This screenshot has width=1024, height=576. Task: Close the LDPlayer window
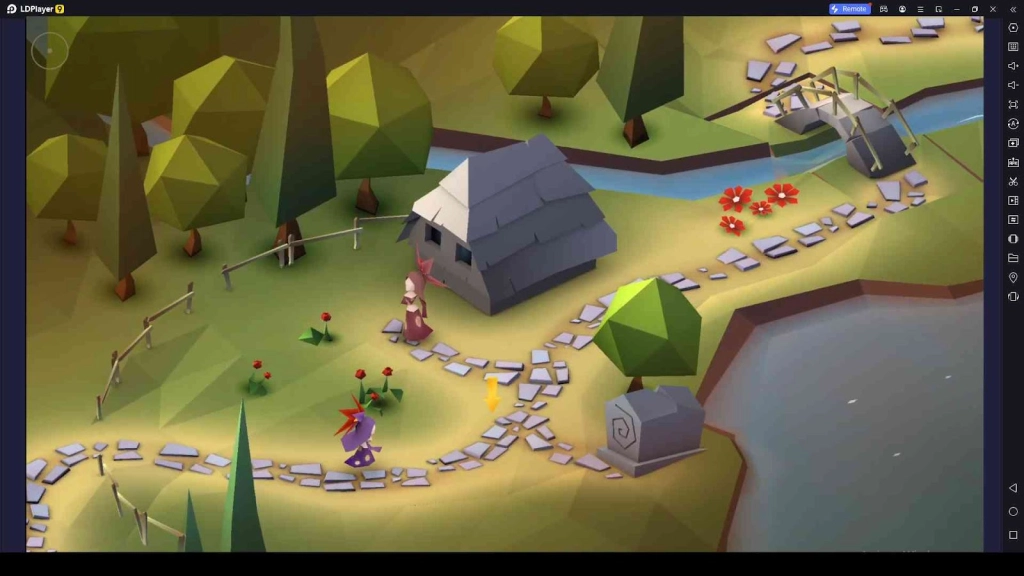click(x=993, y=9)
